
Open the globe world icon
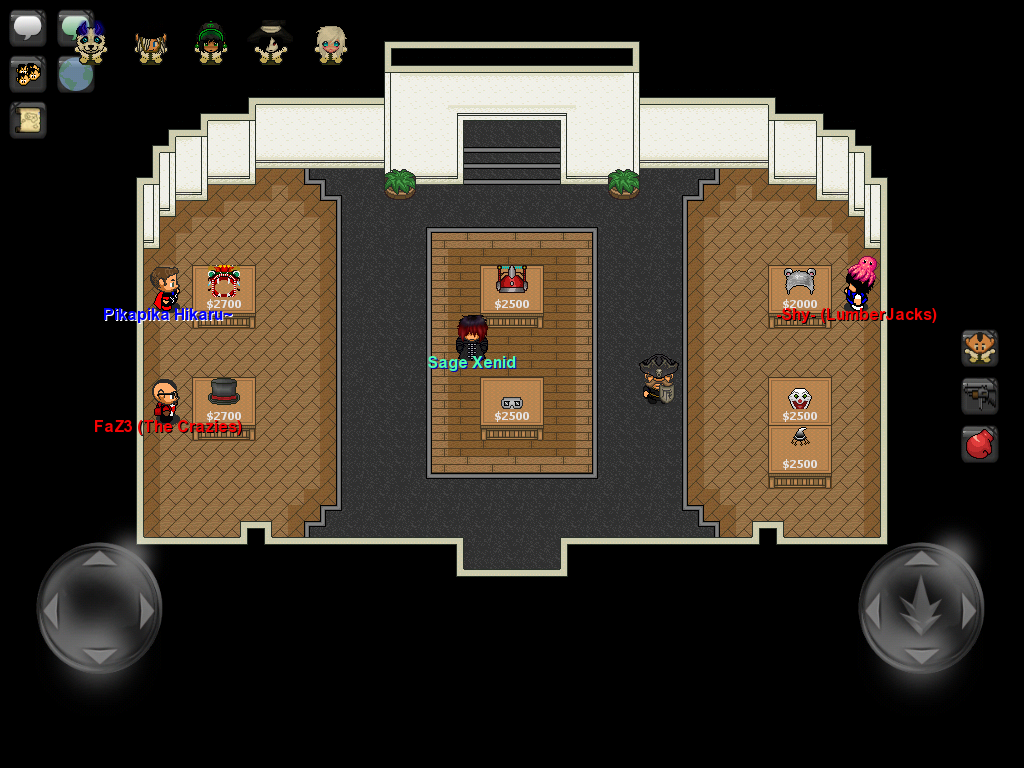[76, 76]
